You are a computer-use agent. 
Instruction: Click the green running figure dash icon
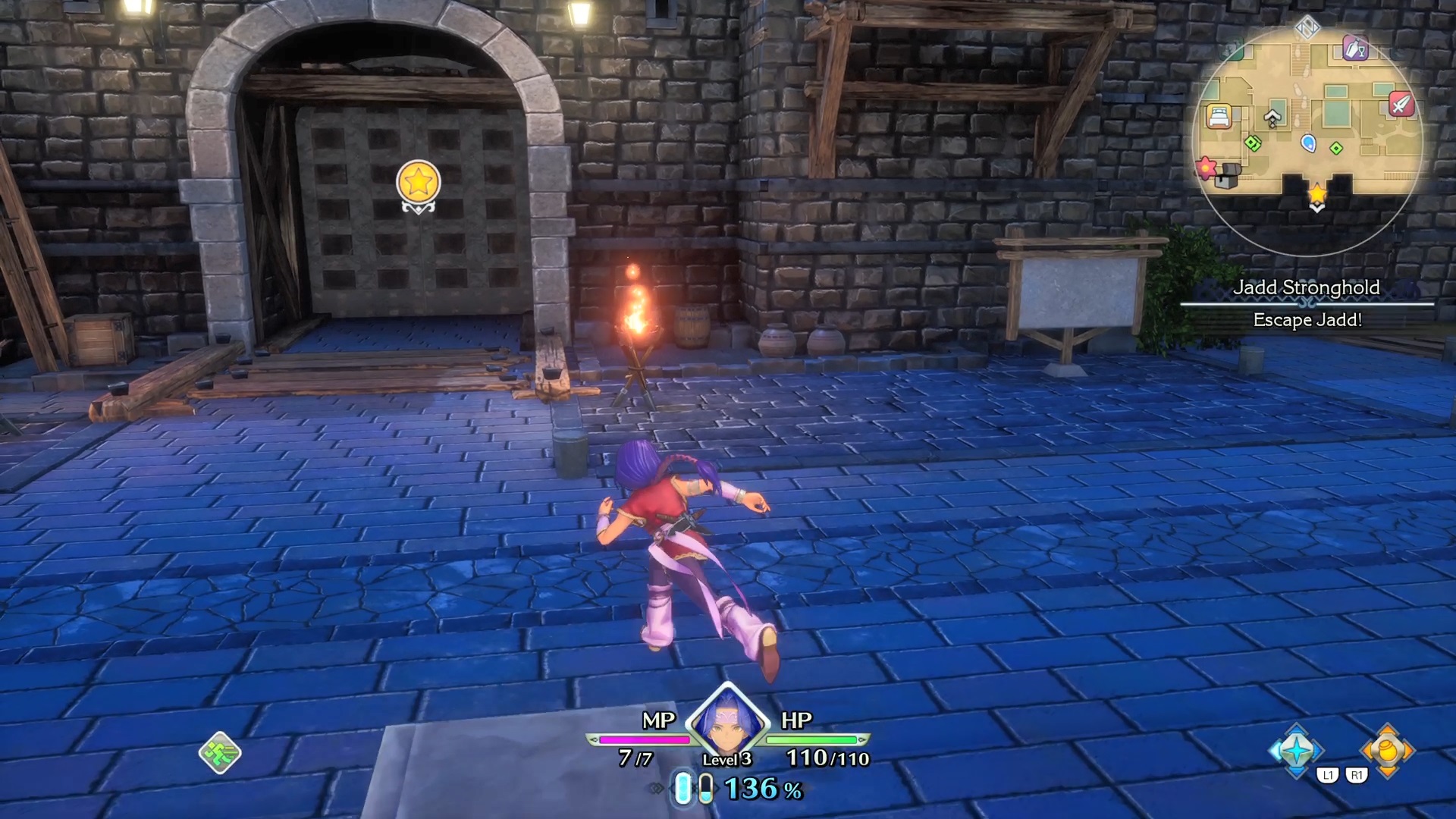220,752
